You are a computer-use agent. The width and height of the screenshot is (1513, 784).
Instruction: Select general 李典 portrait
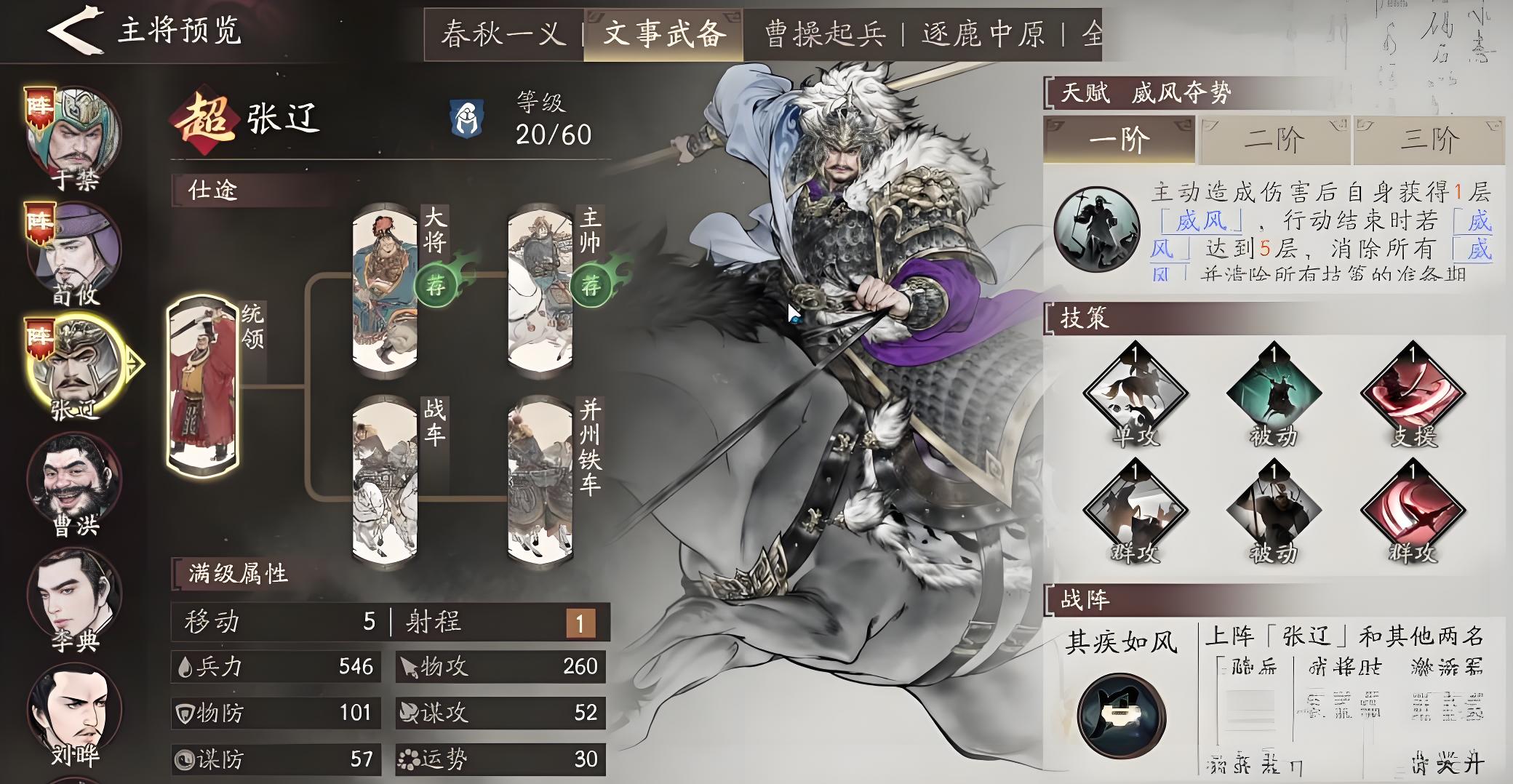pos(74,596)
